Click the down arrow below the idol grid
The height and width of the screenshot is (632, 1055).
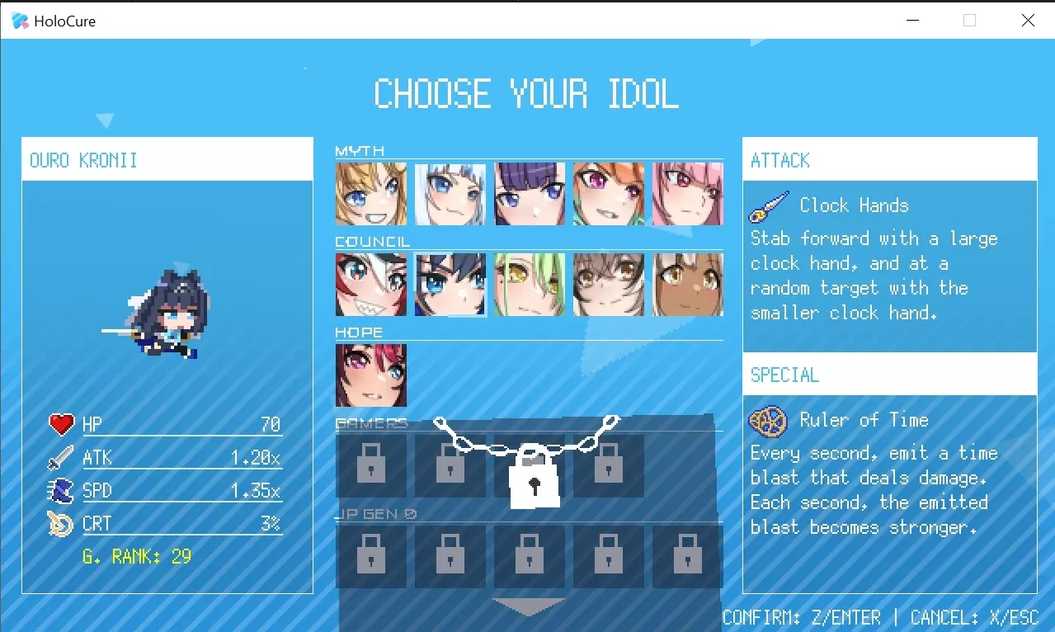coord(529,607)
